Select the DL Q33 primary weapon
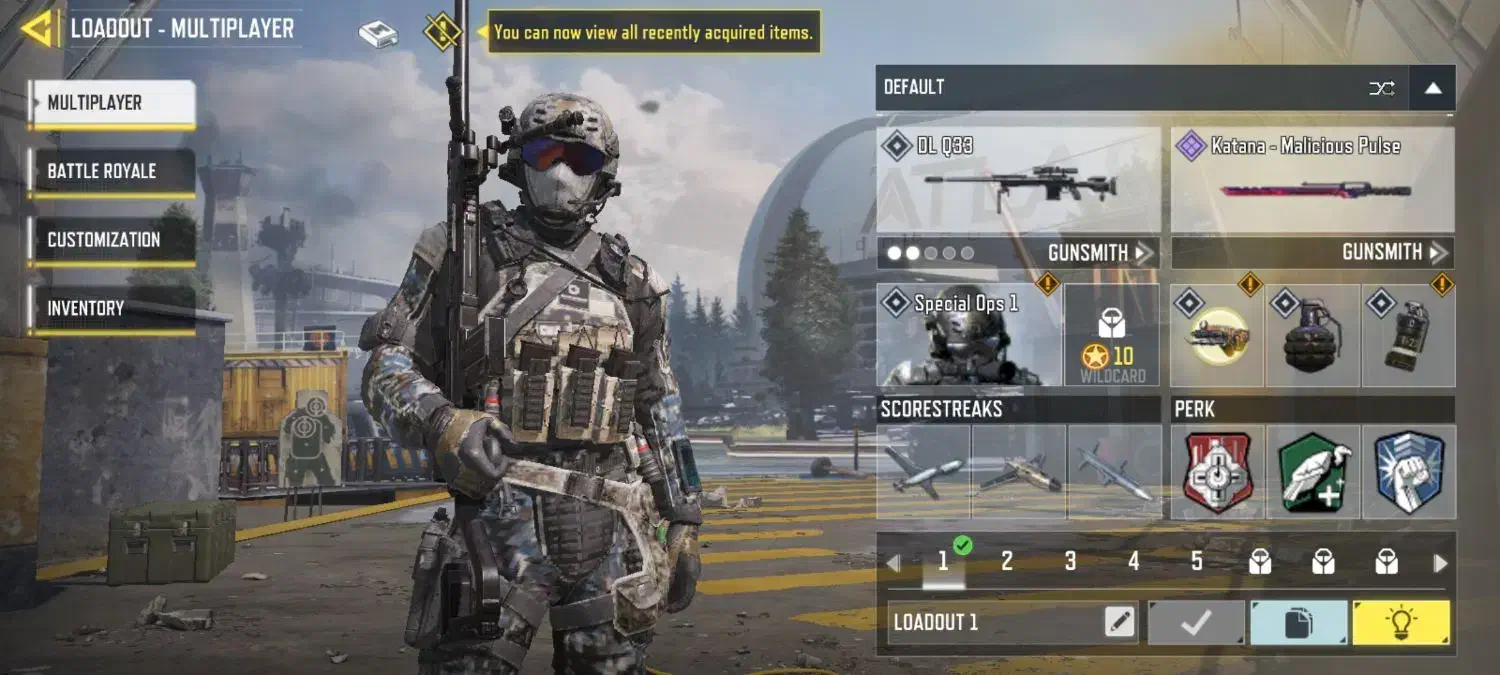1500x675 pixels. (1018, 181)
